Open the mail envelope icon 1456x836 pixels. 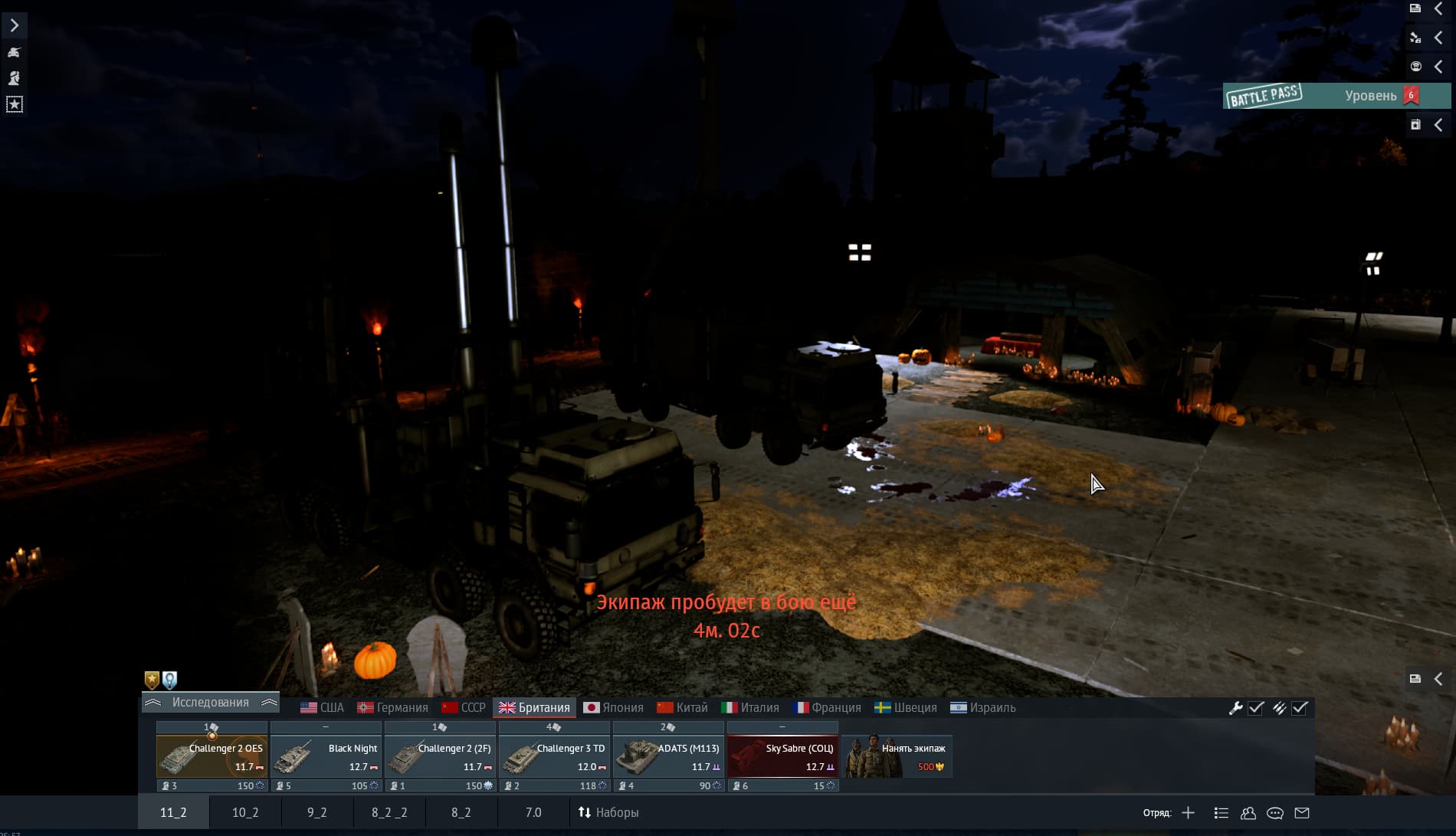[1303, 813]
